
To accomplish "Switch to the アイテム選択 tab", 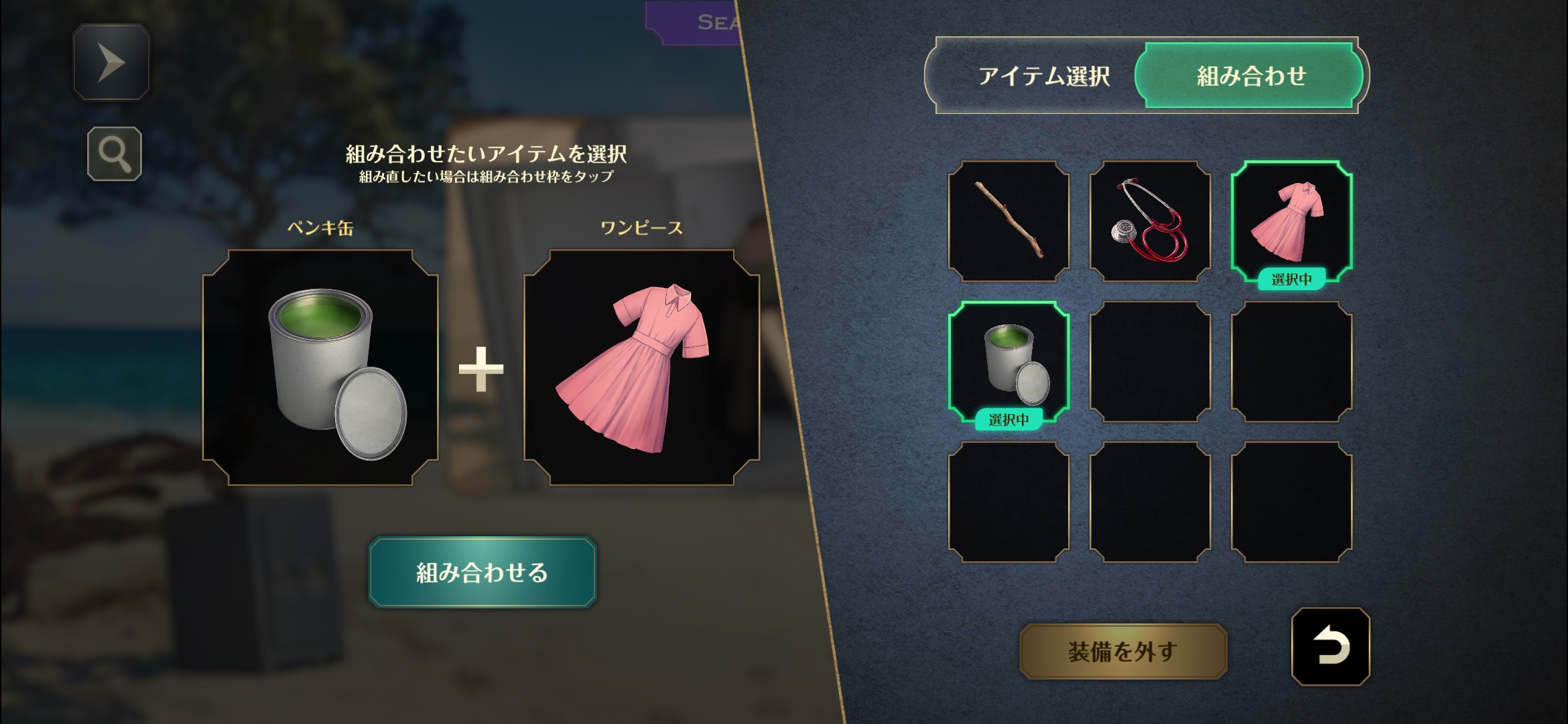I will (x=1043, y=76).
